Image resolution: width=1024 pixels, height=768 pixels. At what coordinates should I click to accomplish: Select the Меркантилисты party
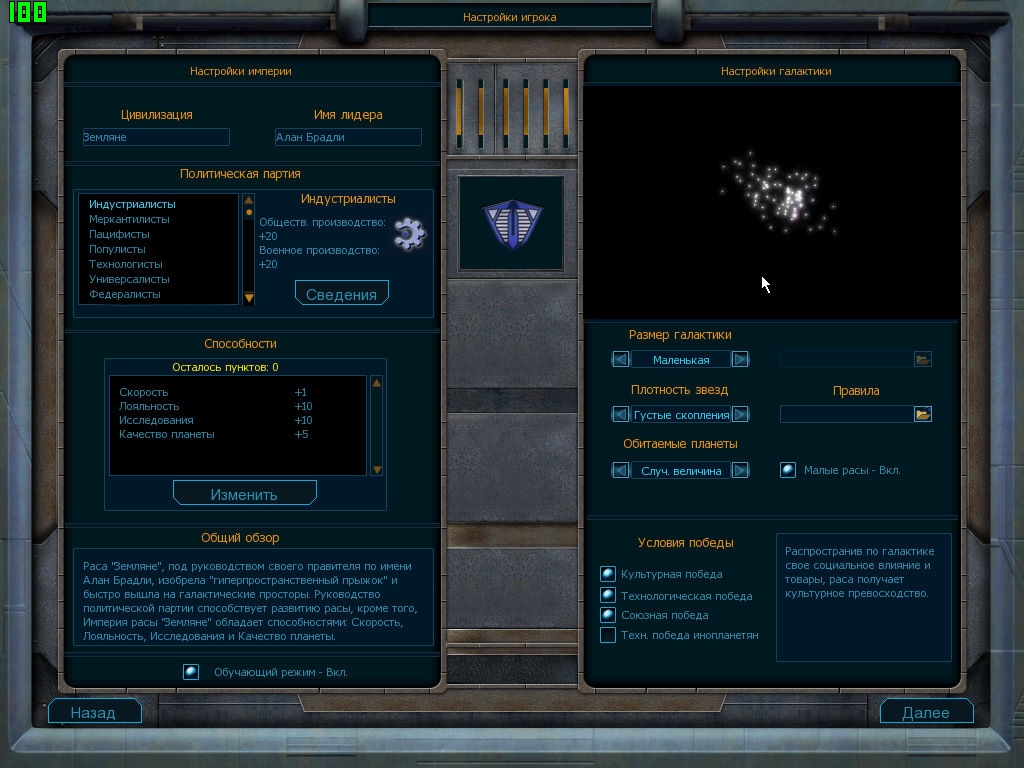[129, 219]
